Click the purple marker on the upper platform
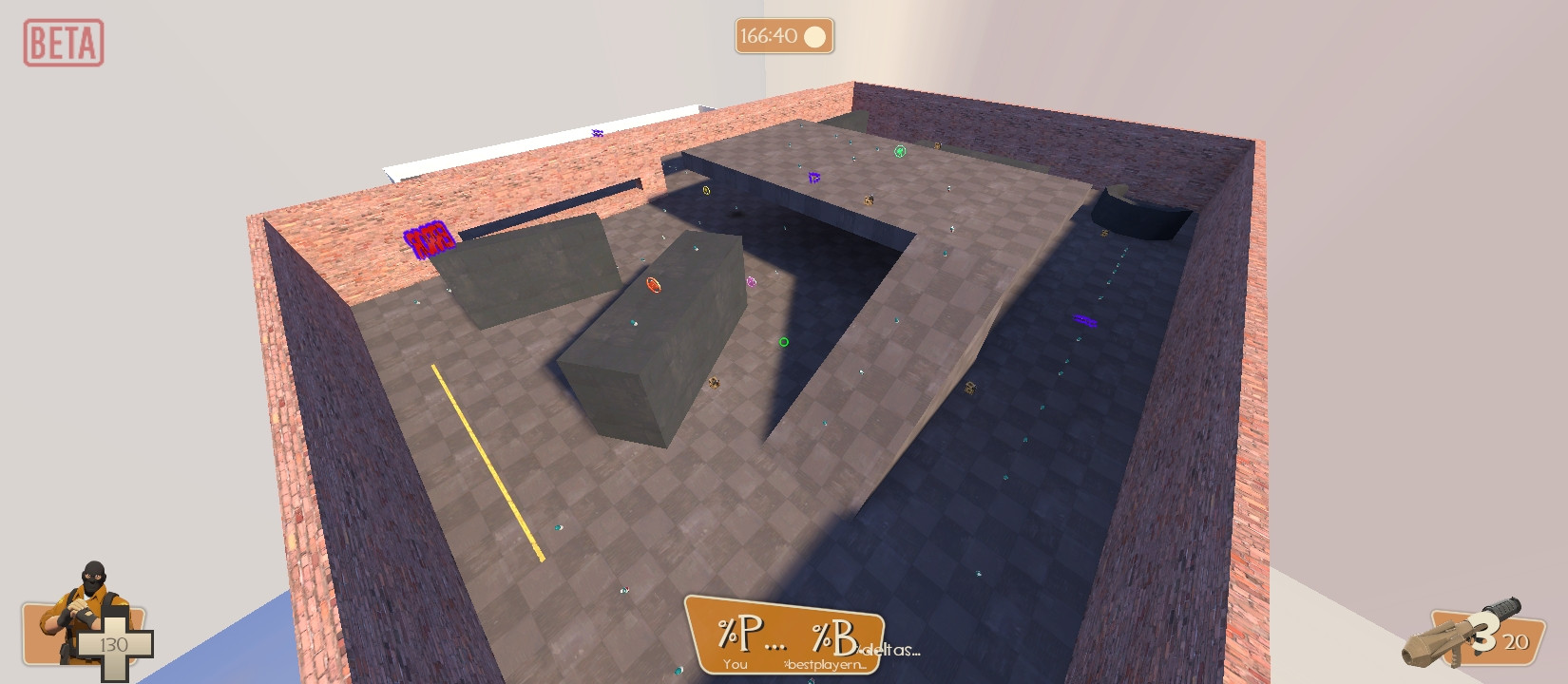 tap(813, 178)
